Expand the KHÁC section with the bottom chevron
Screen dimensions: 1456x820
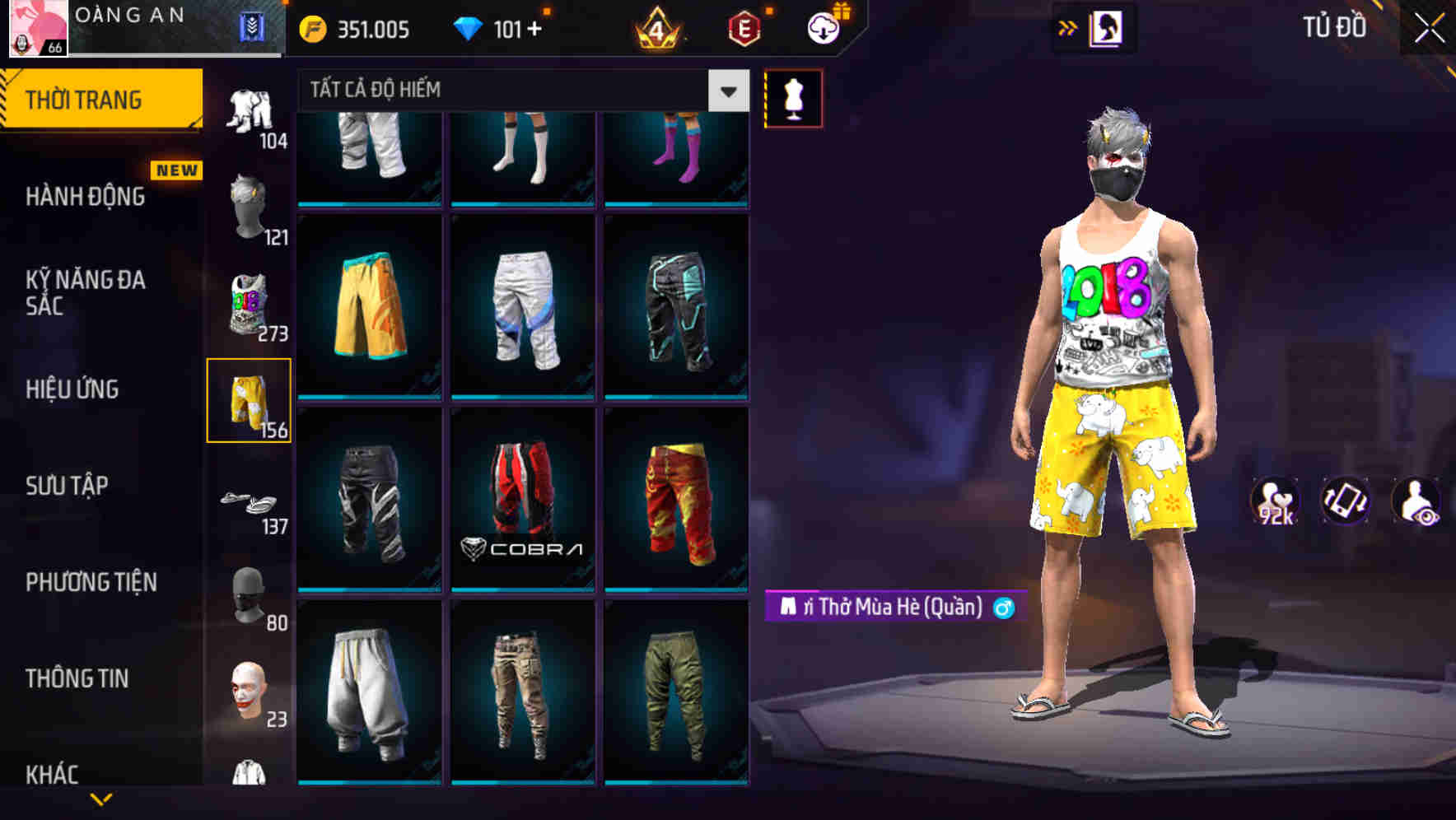coord(103,797)
